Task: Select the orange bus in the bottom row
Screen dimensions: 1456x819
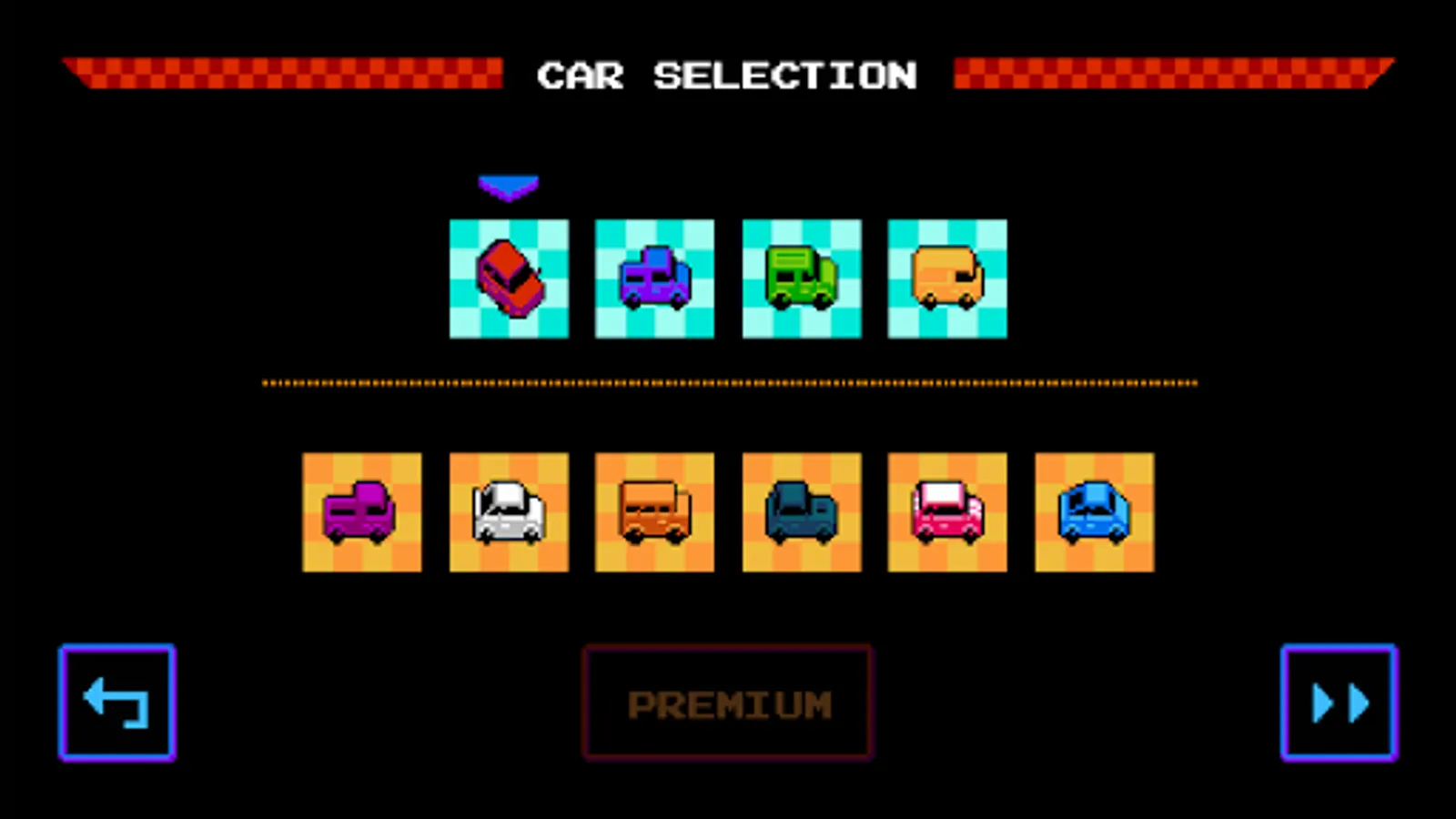Action: click(x=654, y=511)
